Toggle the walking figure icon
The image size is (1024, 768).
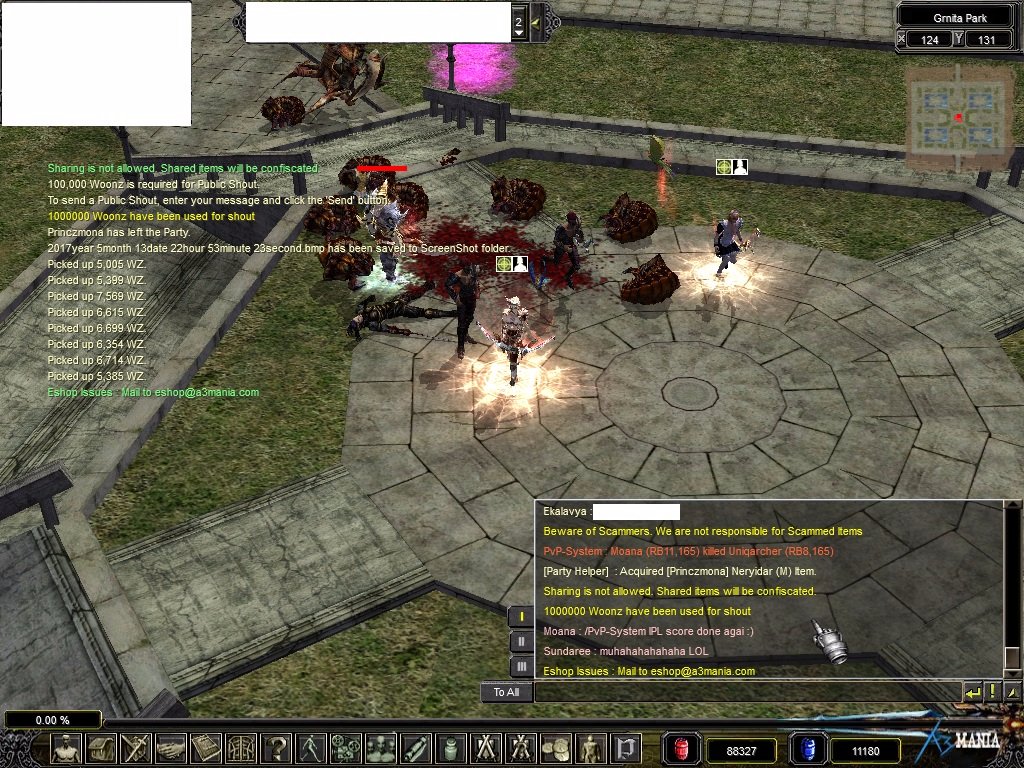tap(310, 748)
